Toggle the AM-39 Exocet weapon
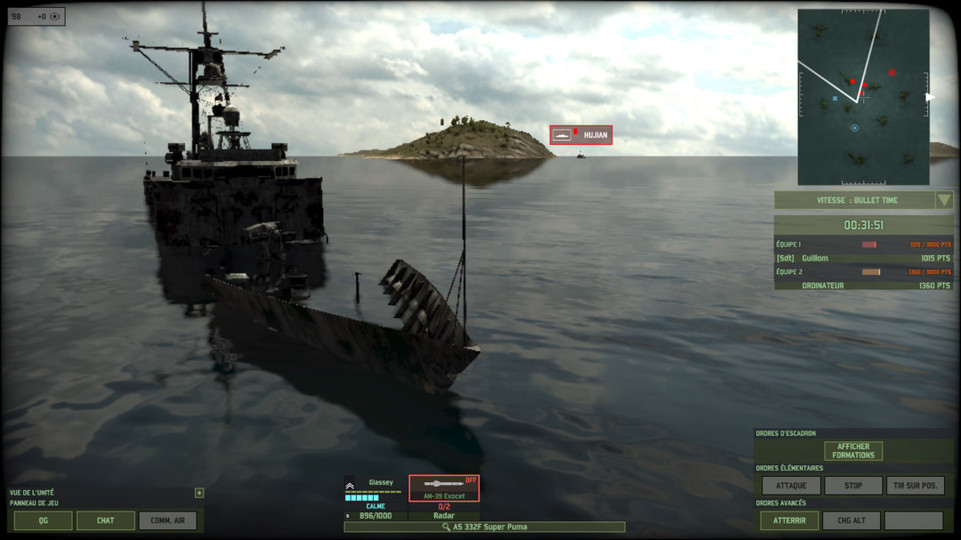The width and height of the screenshot is (961, 540). point(444,487)
